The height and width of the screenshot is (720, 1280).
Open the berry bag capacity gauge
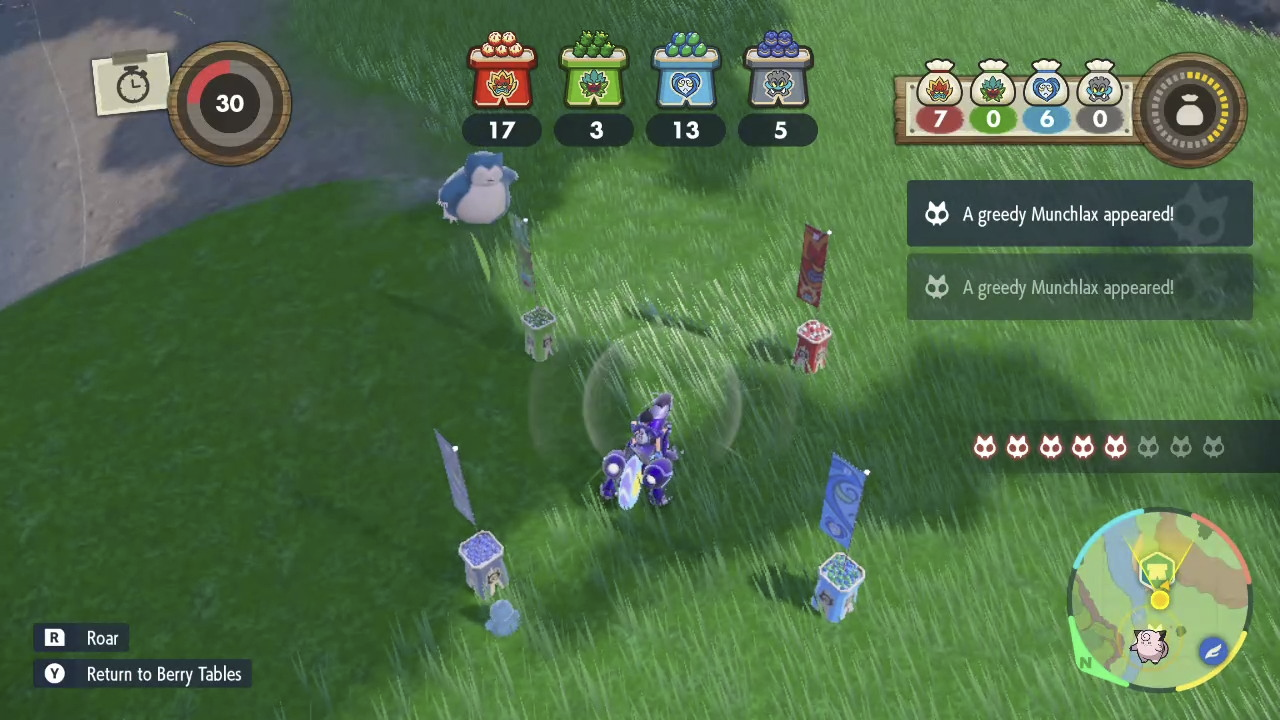pos(1190,111)
